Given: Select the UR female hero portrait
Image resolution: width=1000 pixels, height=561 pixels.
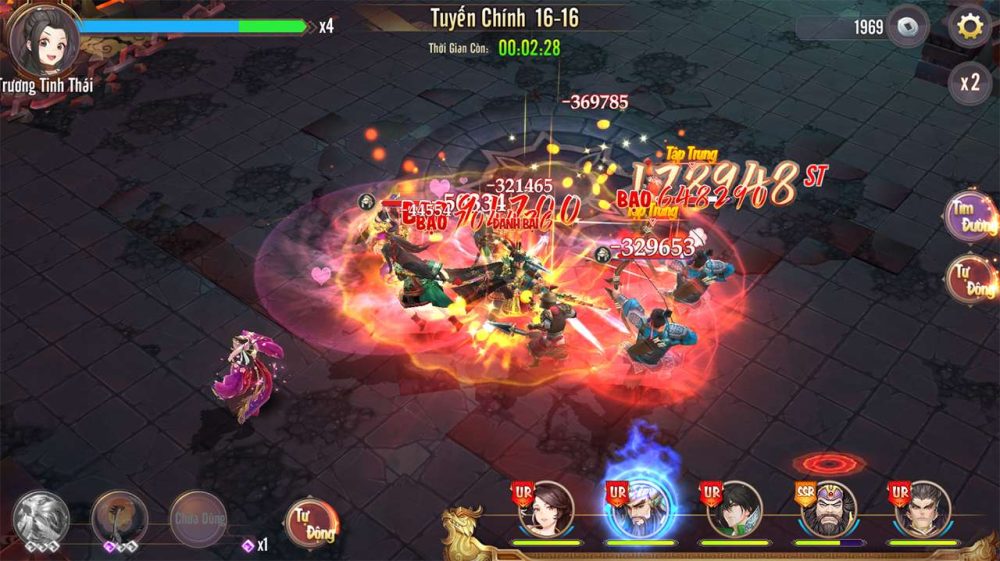Looking at the screenshot, I should (x=545, y=509).
